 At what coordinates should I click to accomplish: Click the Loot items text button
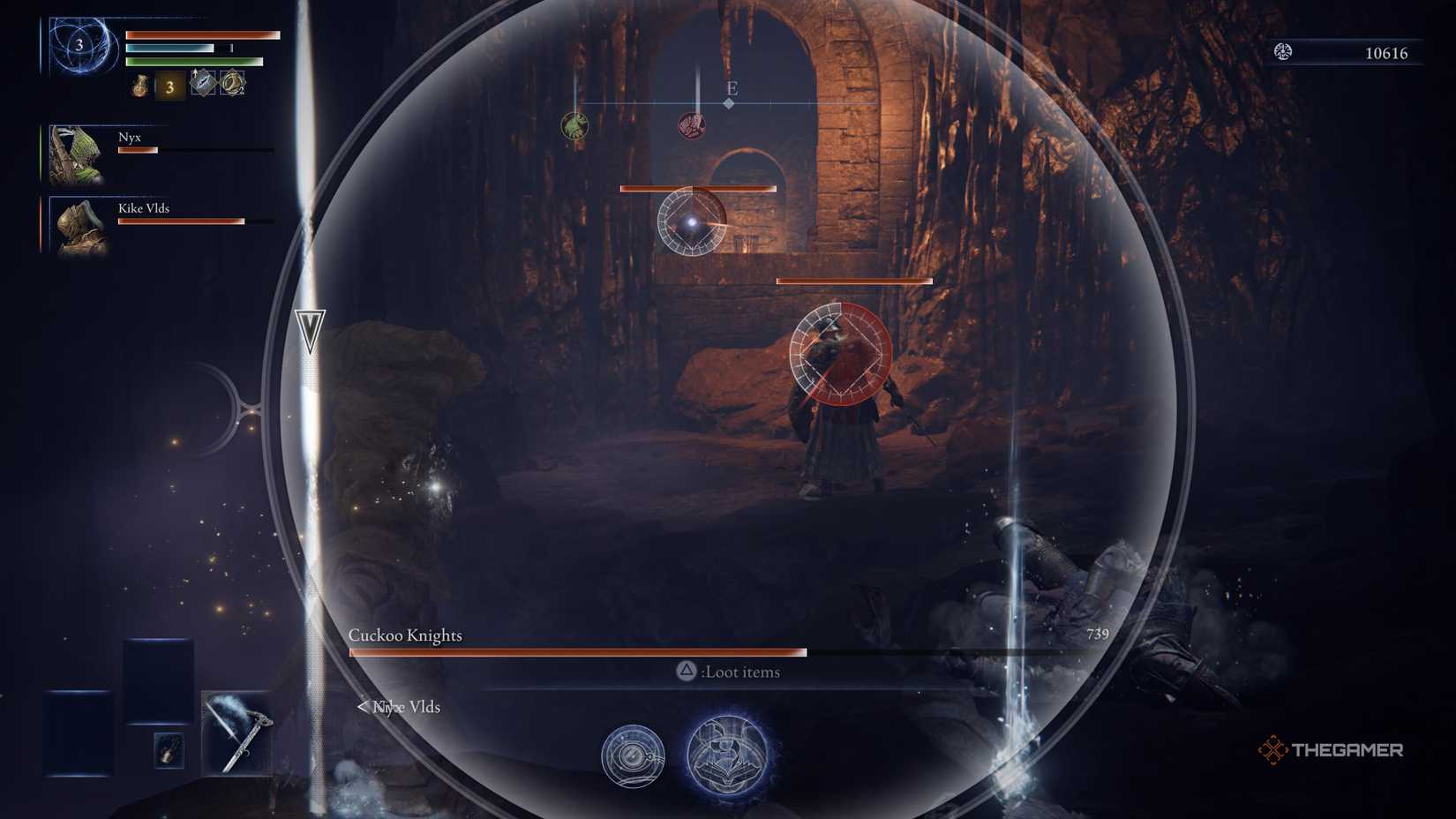(x=741, y=672)
